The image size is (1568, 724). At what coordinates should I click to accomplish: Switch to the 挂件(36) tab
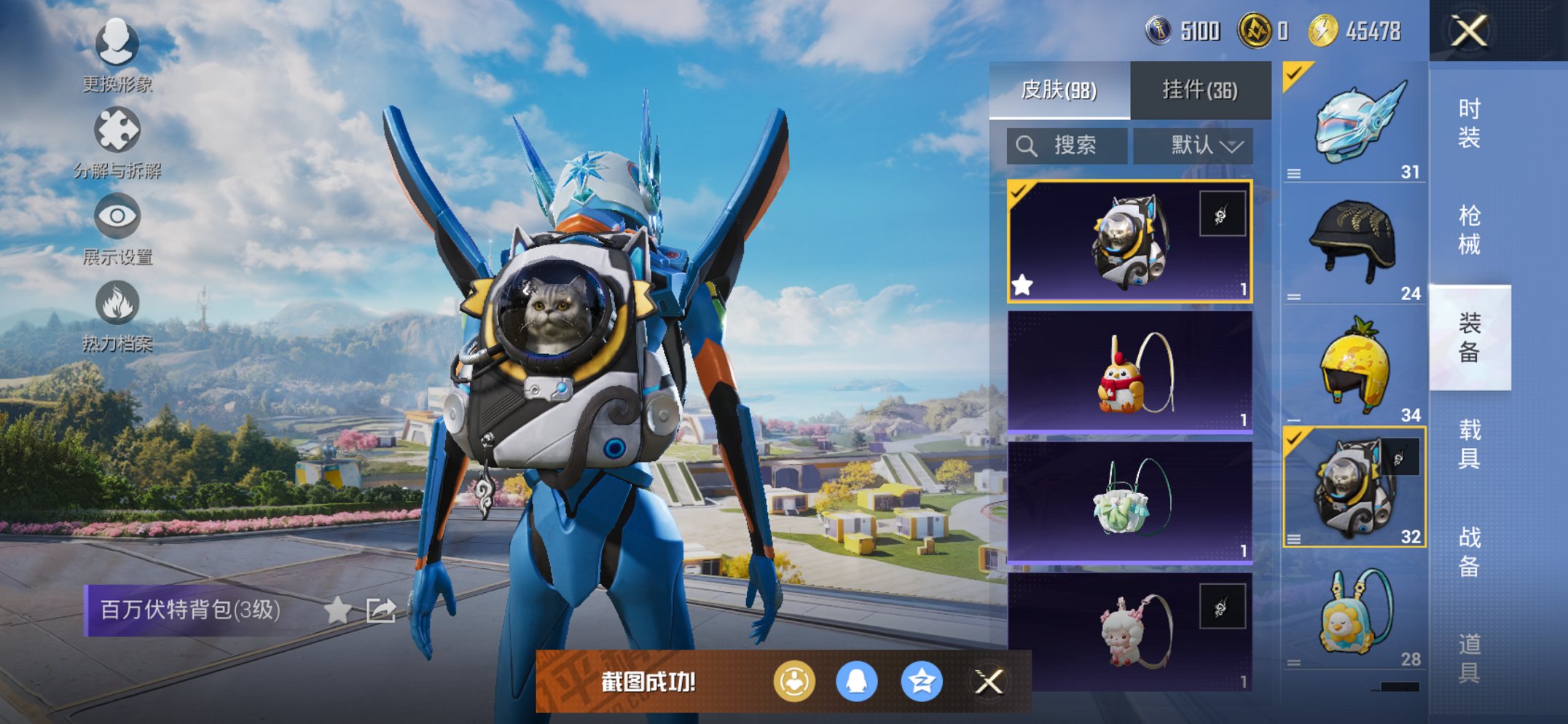1200,90
